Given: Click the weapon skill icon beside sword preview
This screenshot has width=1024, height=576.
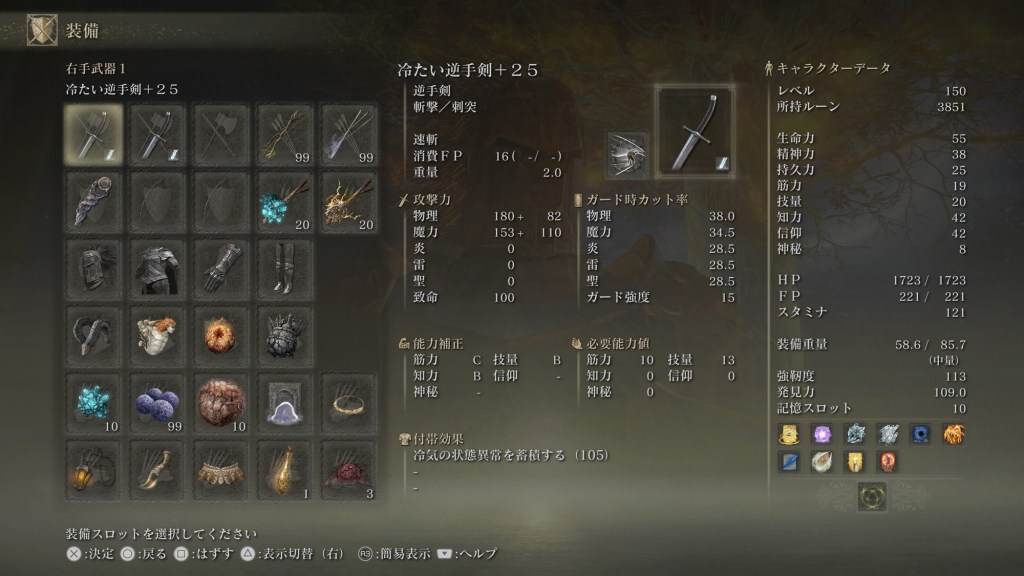Looking at the screenshot, I should [628, 154].
